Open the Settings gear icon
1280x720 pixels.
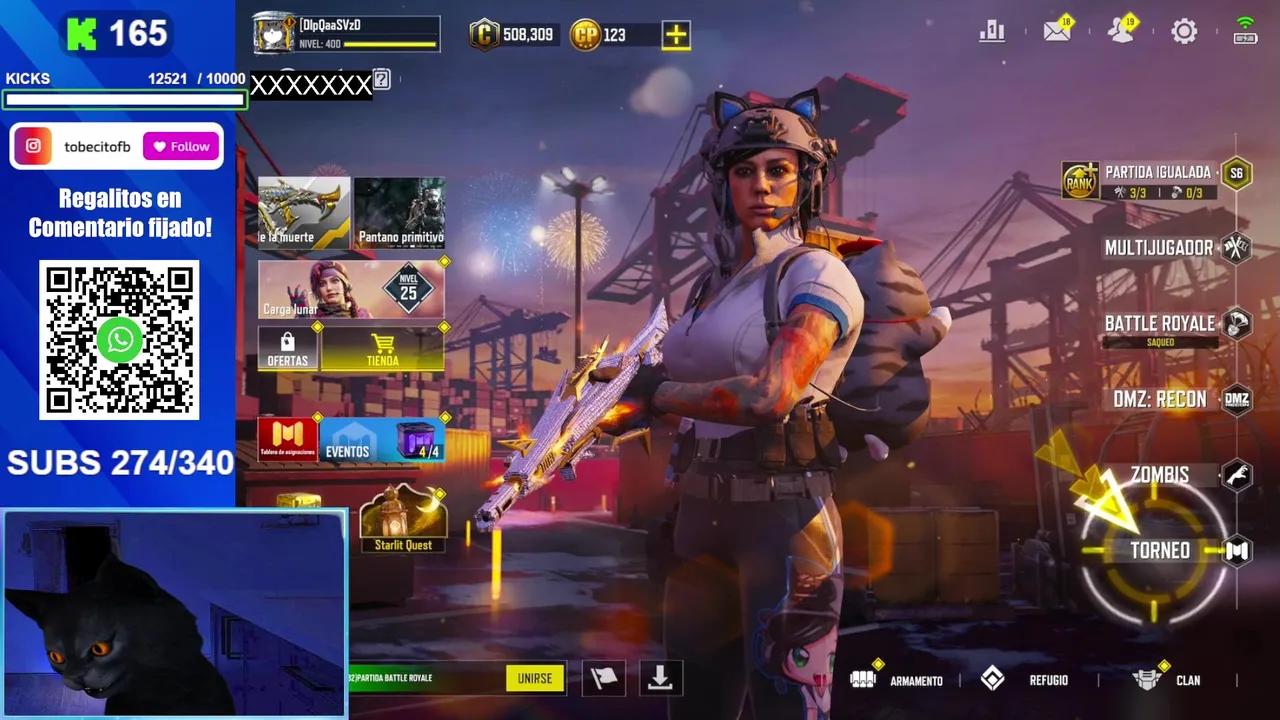[1185, 30]
